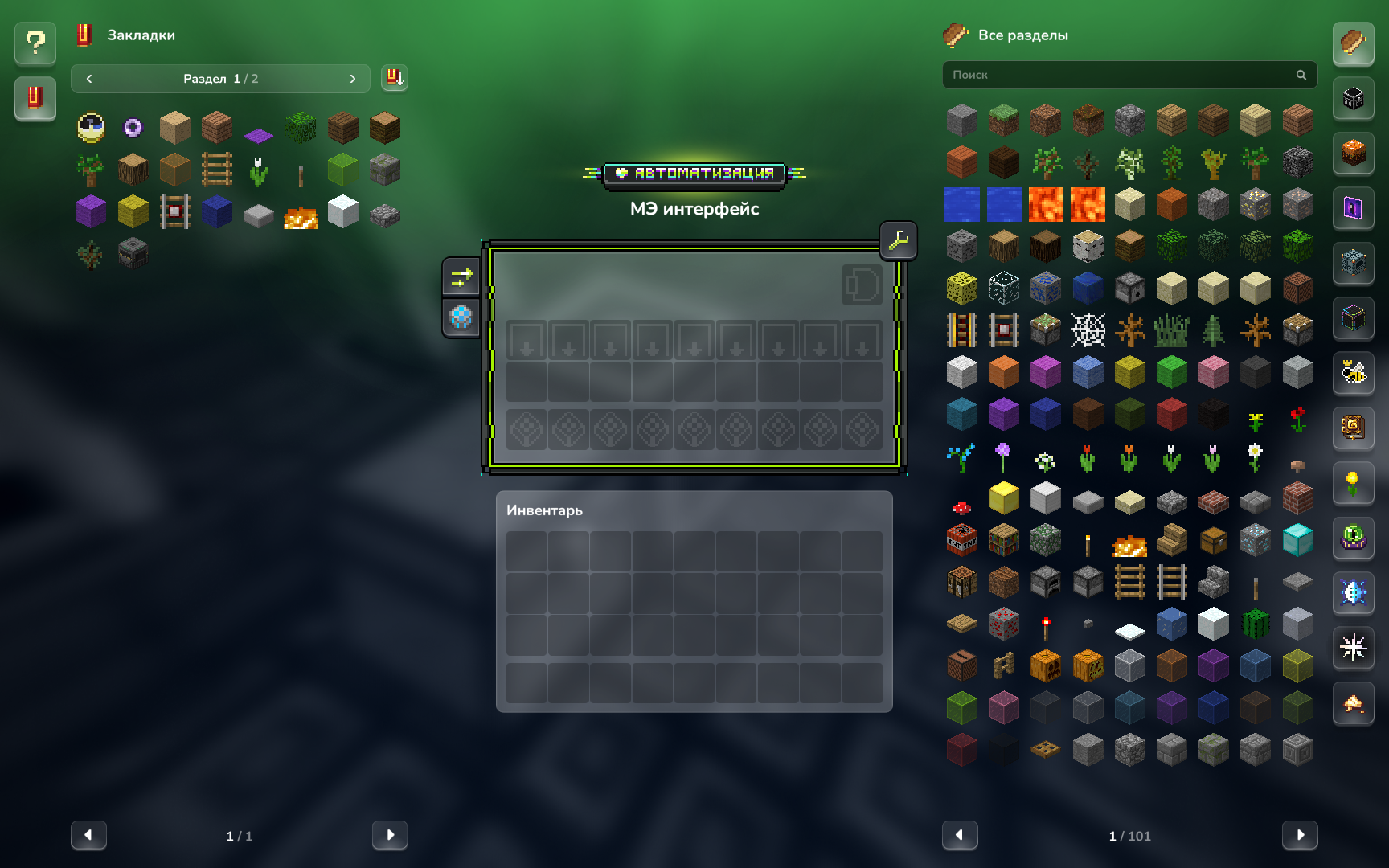Image resolution: width=1389 pixels, height=868 pixels.
Task: Click the add bookmark button with red book
Action: 394,78
